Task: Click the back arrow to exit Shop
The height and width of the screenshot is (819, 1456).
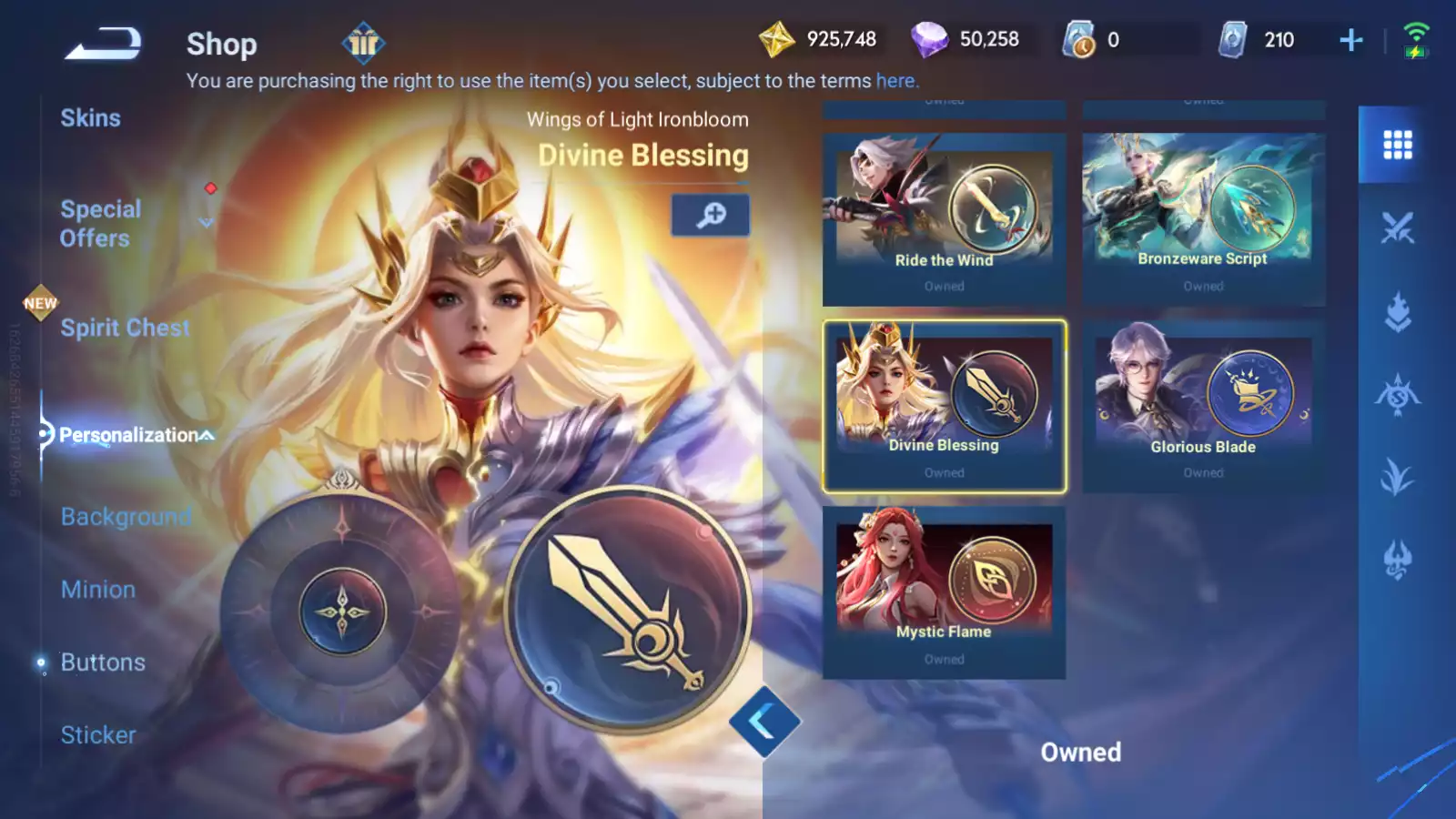Action: [103, 44]
